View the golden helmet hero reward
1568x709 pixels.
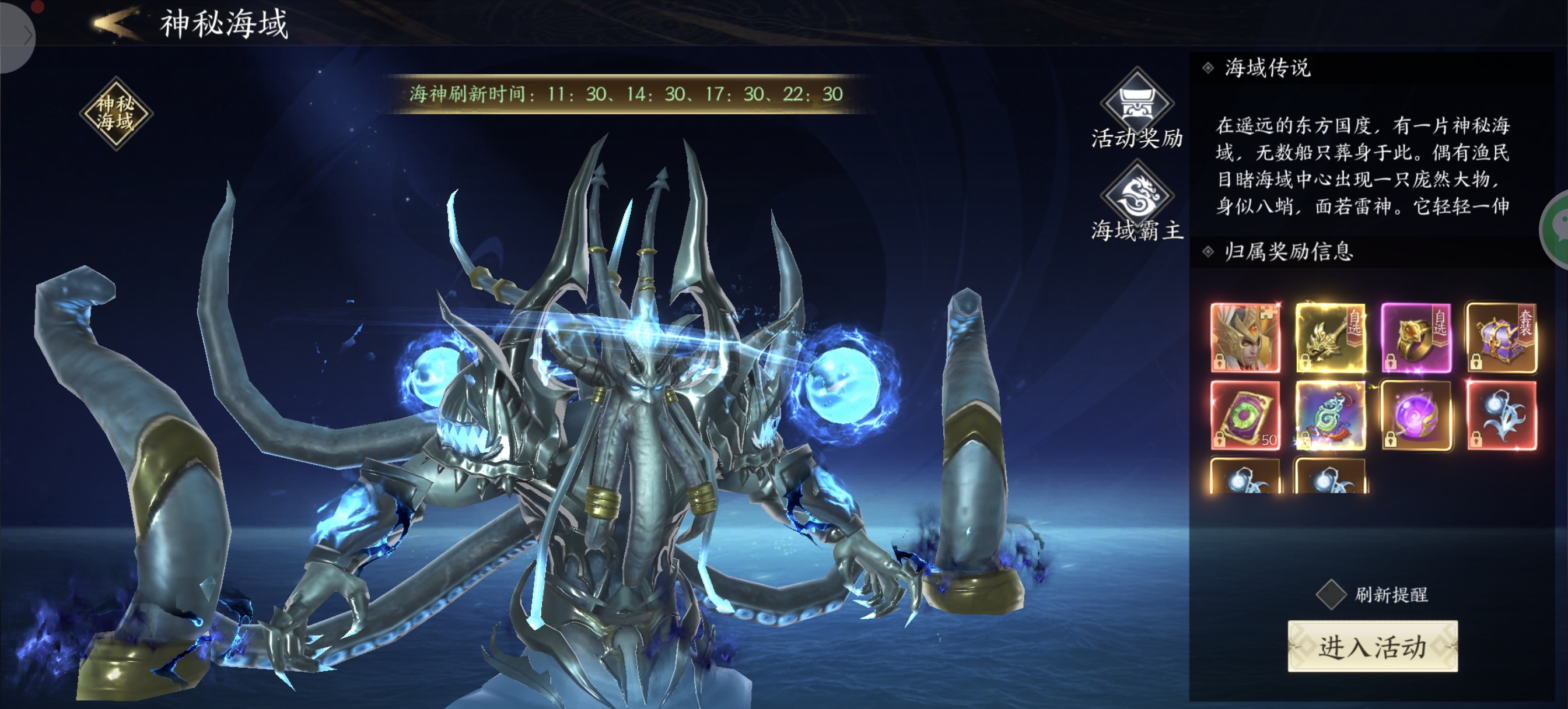[1245, 337]
